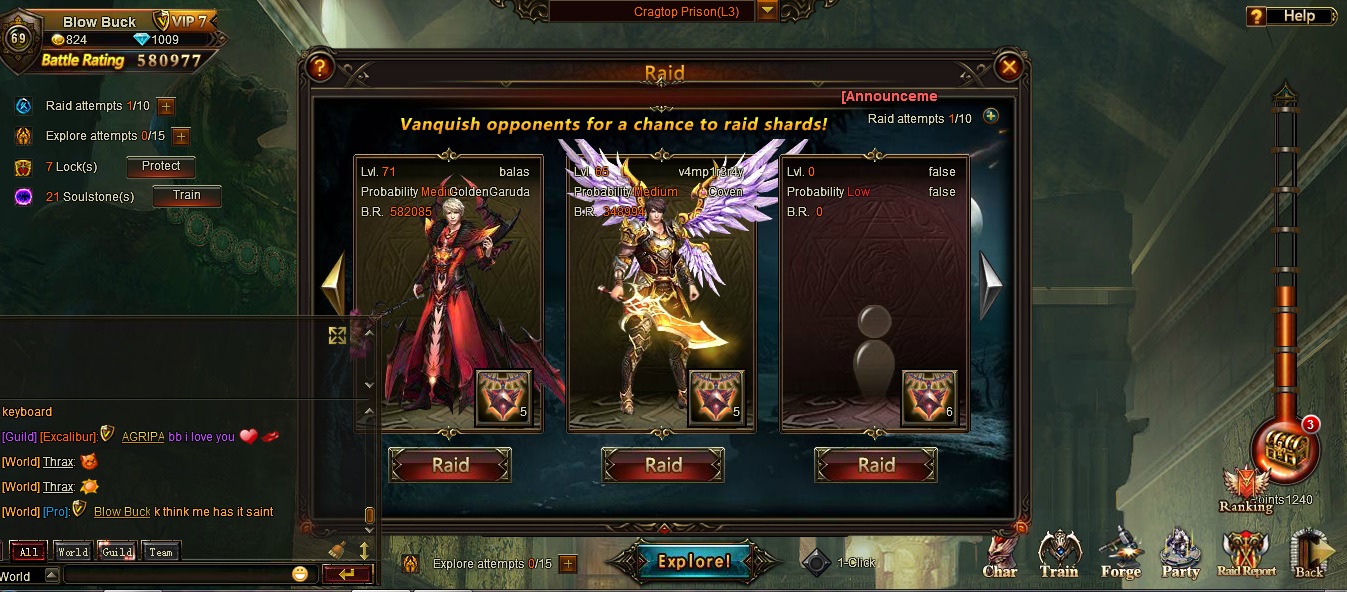Expand the Cragtop Prison location dropdown
Viewport: 1347px width, 592px height.
(767, 11)
